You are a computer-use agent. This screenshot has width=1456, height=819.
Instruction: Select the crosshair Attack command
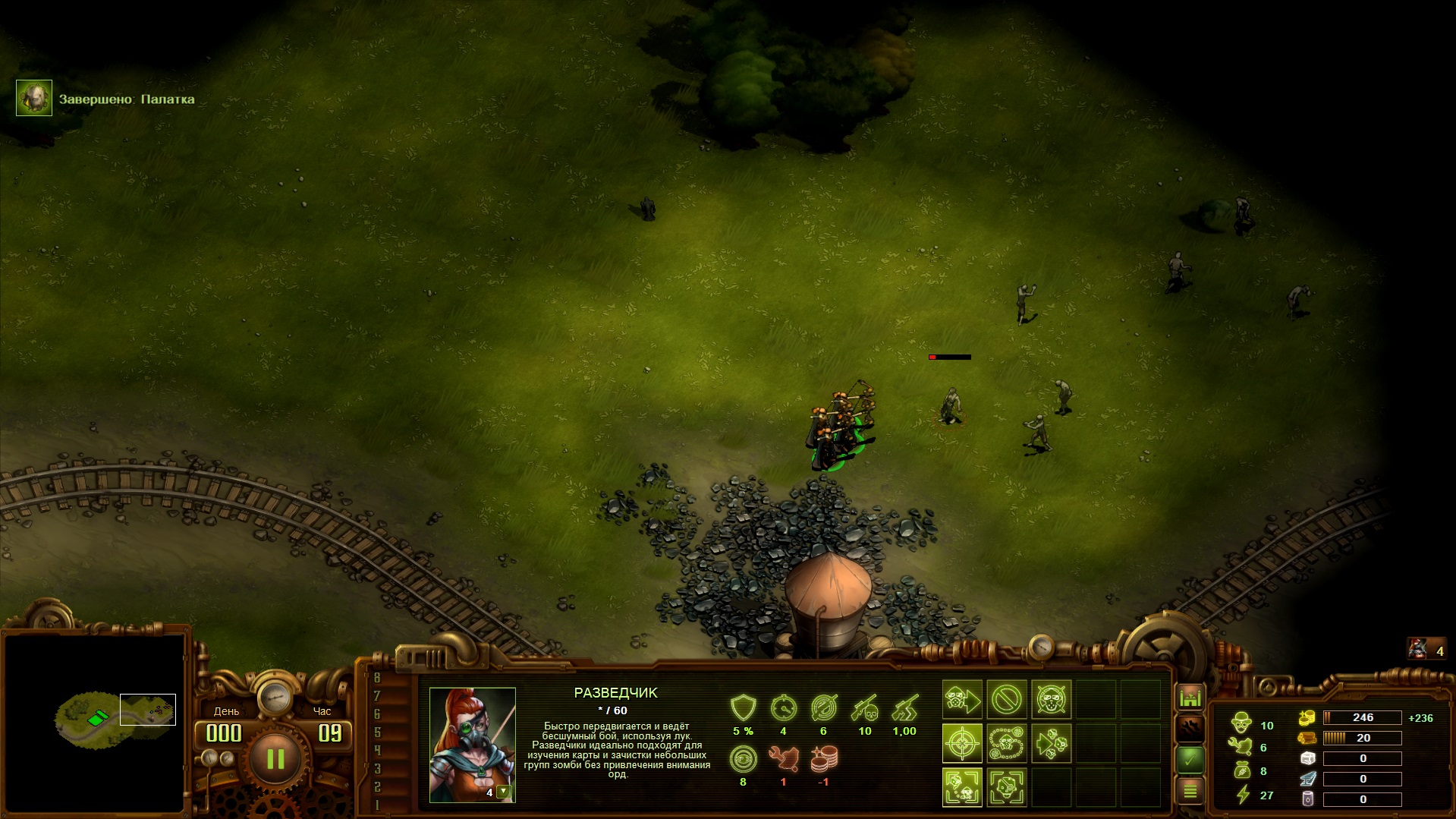coord(962,743)
